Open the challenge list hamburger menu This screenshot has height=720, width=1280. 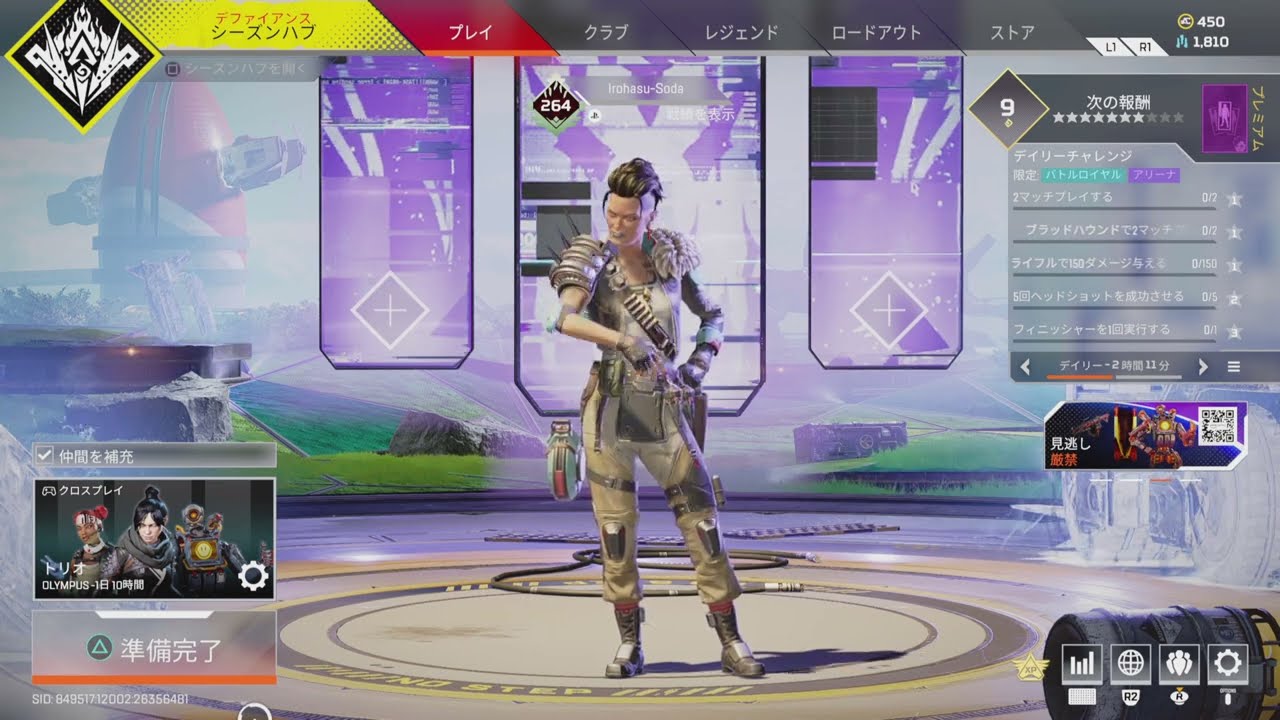1232,366
